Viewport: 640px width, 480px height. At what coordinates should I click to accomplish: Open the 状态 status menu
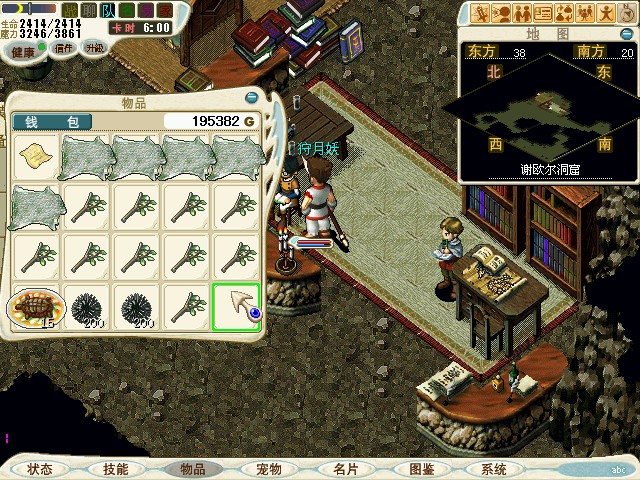(x=40, y=469)
